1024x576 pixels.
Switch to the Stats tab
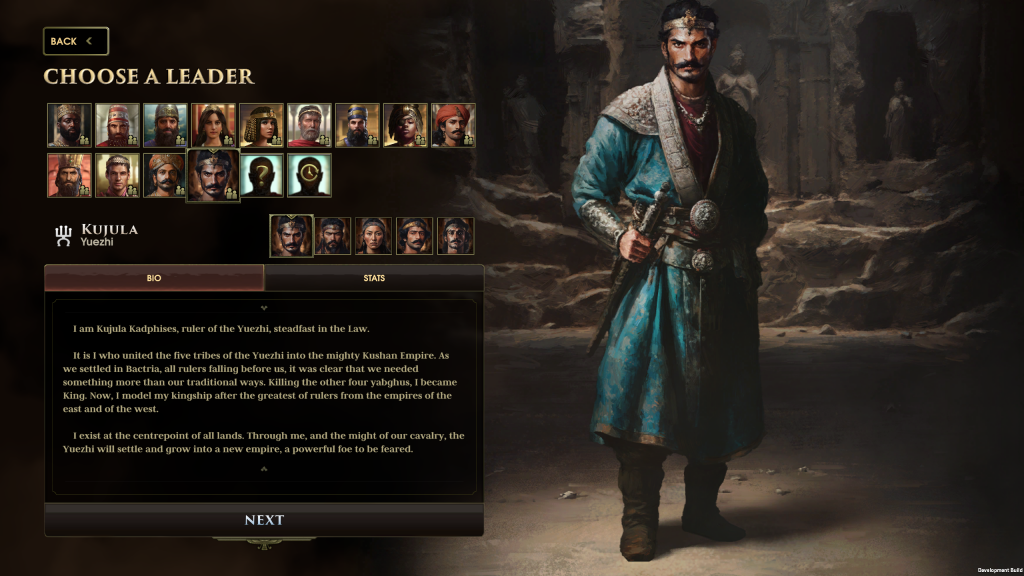373,278
